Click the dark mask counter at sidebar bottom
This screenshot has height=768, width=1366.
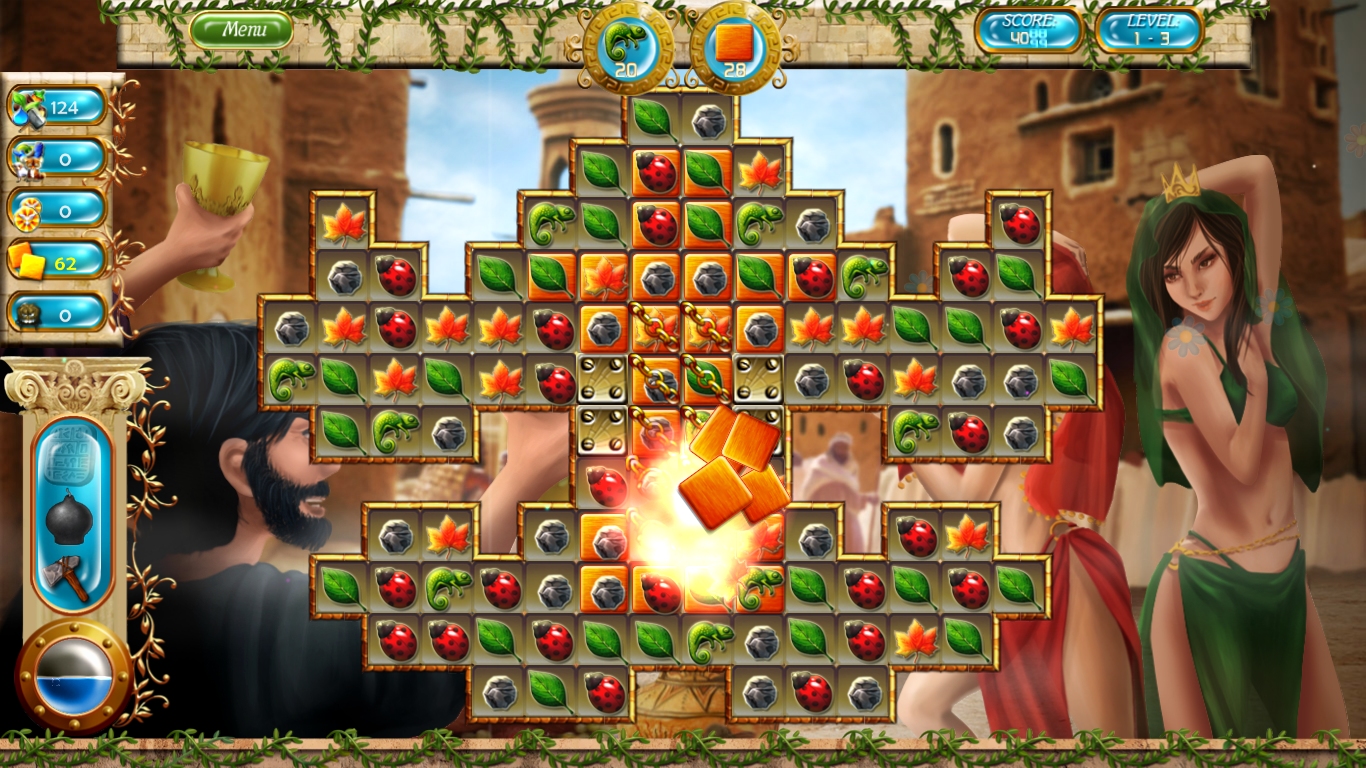tap(55, 314)
